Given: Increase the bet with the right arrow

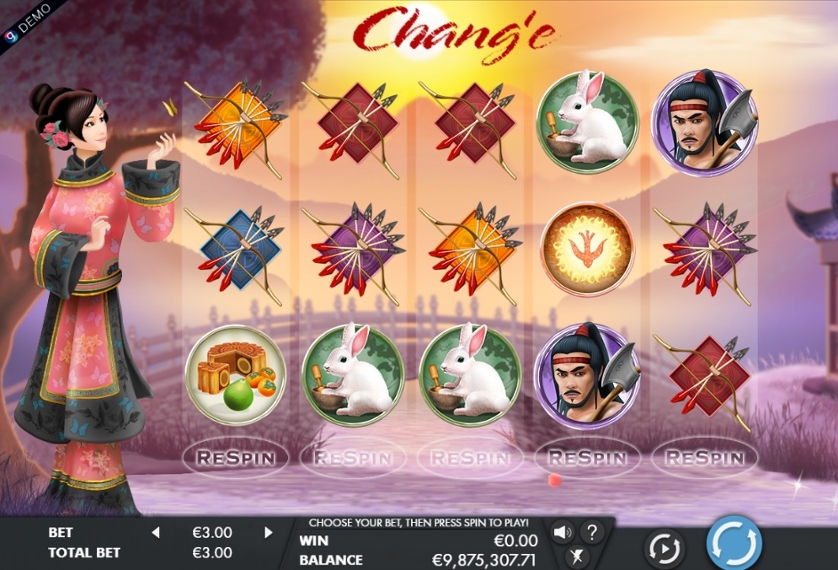Looking at the screenshot, I should [x=268, y=533].
